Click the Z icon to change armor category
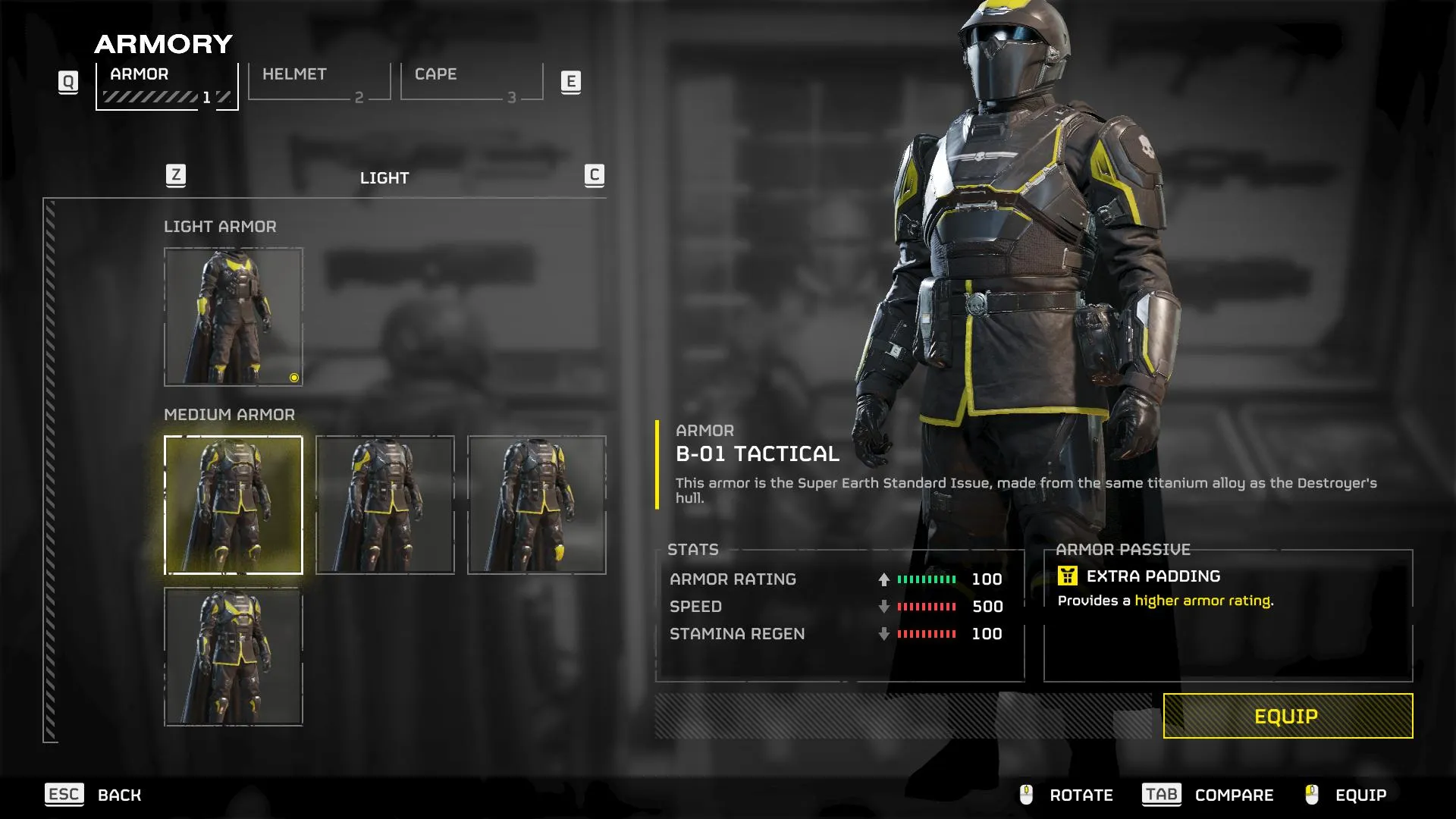This screenshot has width=1456, height=819. [177, 174]
